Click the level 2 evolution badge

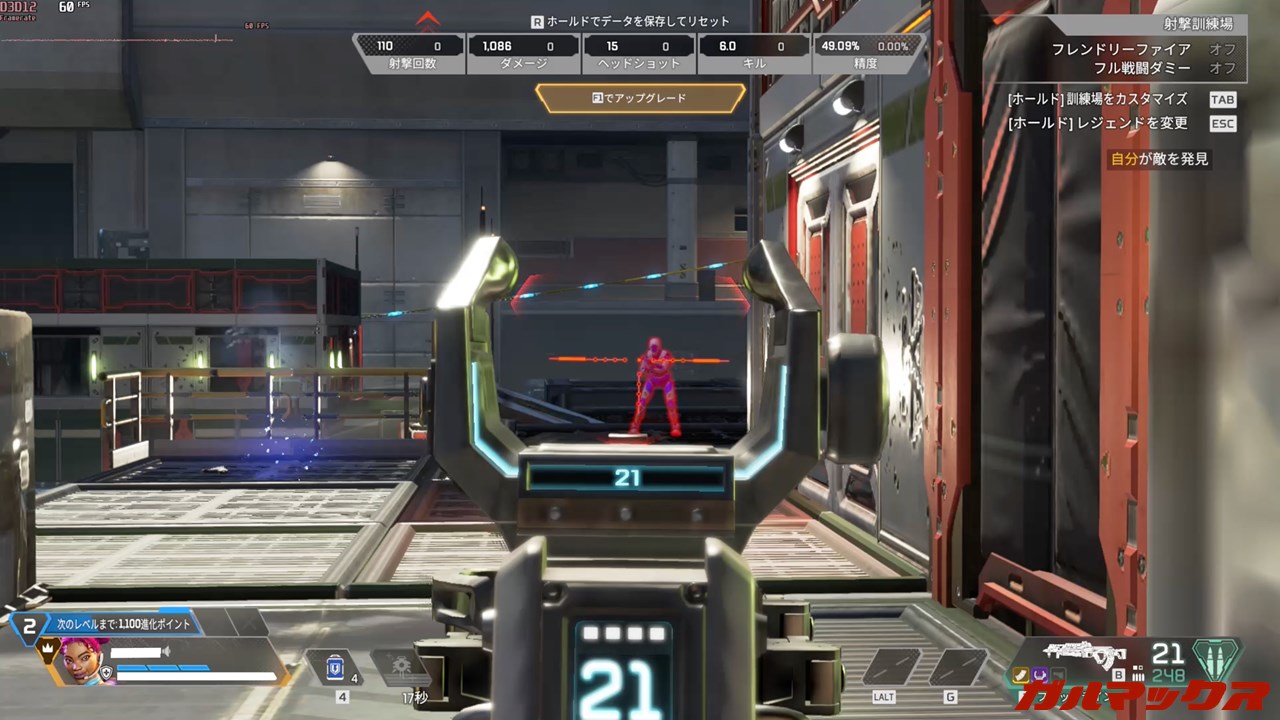(30, 627)
